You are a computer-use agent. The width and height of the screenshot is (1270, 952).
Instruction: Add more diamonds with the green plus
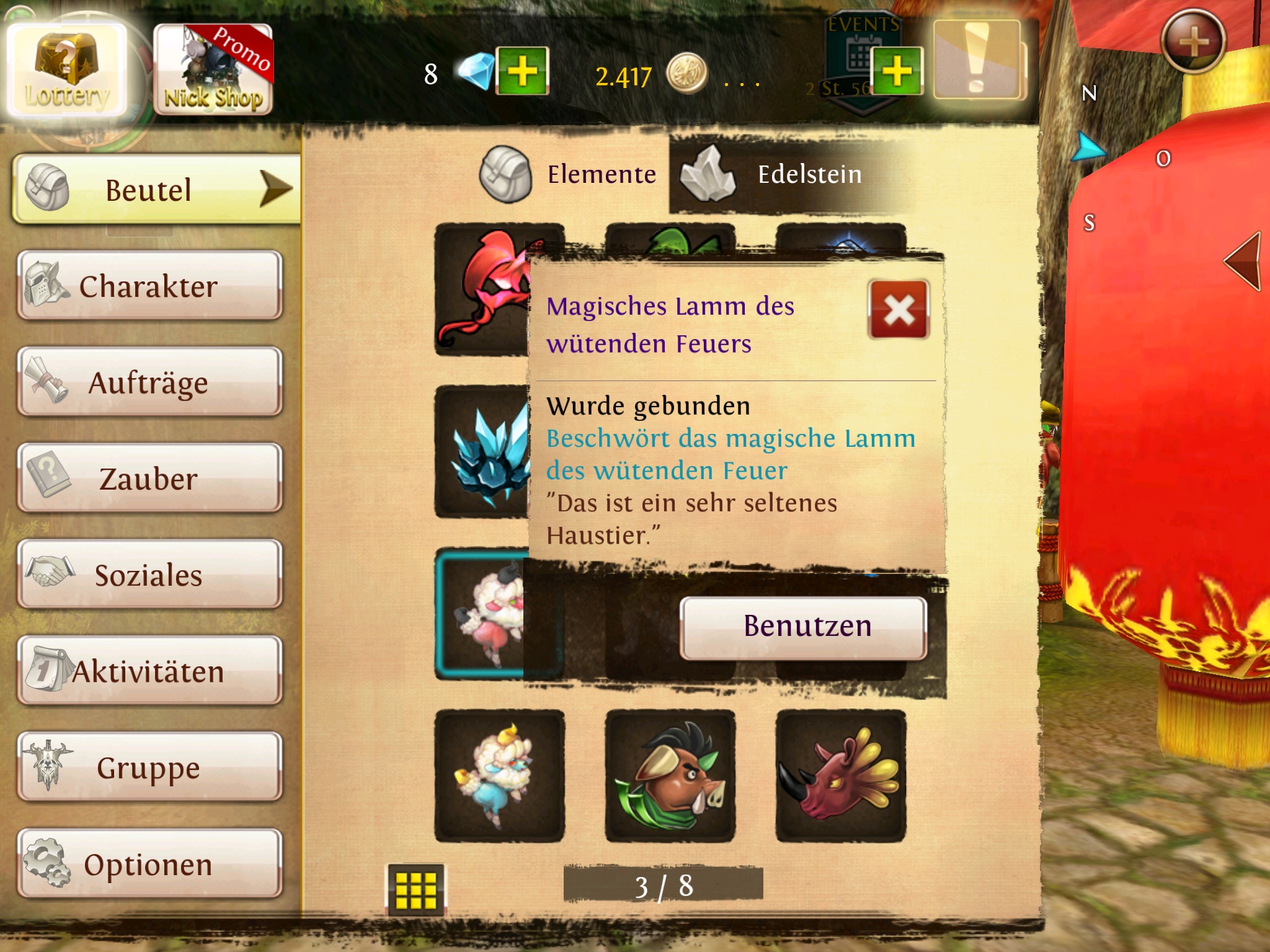click(523, 71)
